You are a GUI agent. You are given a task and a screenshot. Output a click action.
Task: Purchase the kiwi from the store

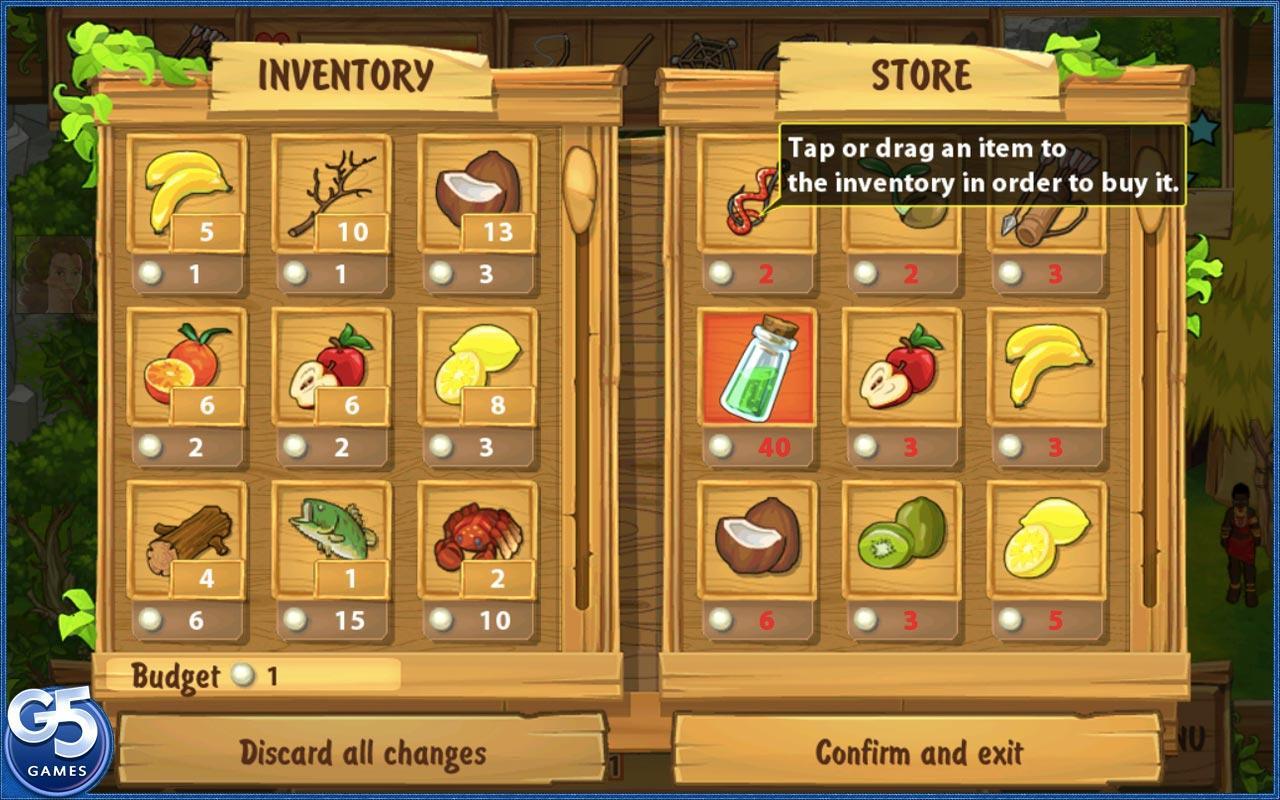pos(902,539)
